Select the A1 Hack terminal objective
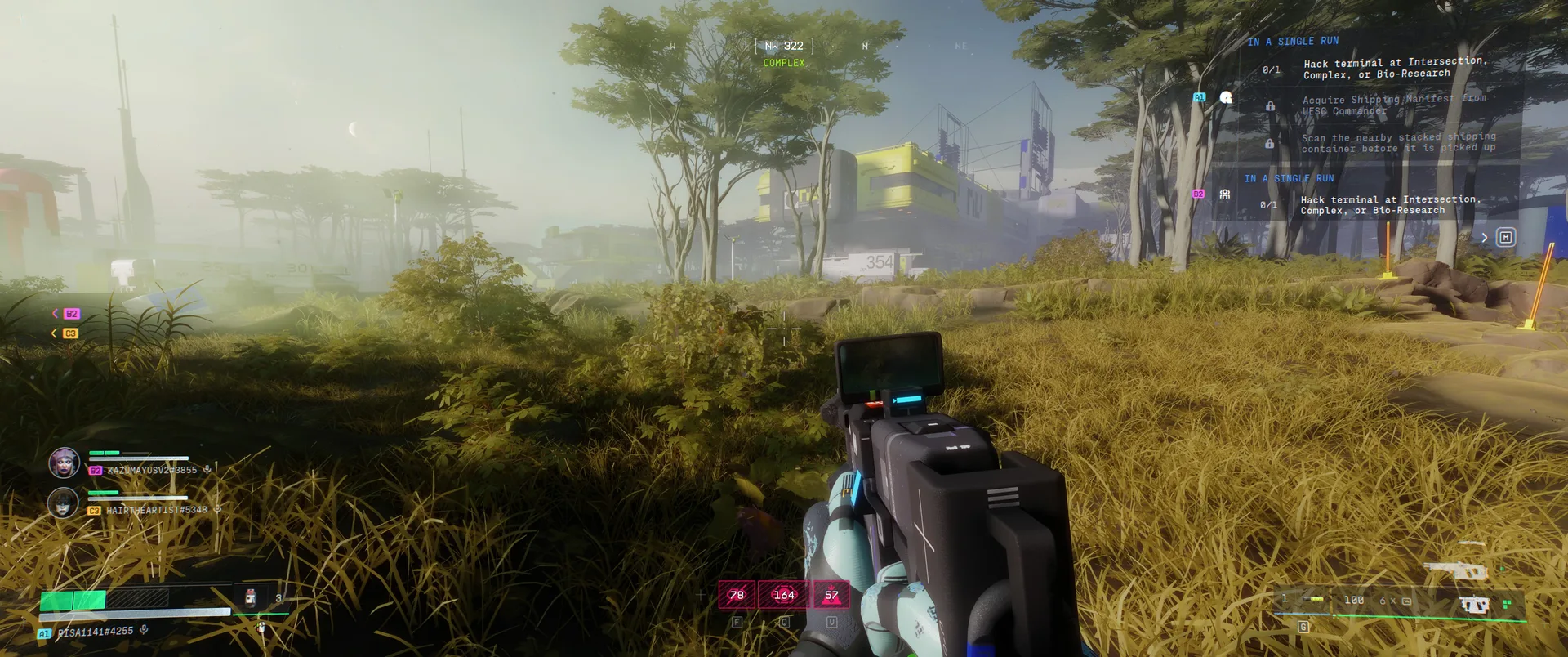Viewport: 1568px width, 657px height. pyautogui.click(x=1395, y=68)
